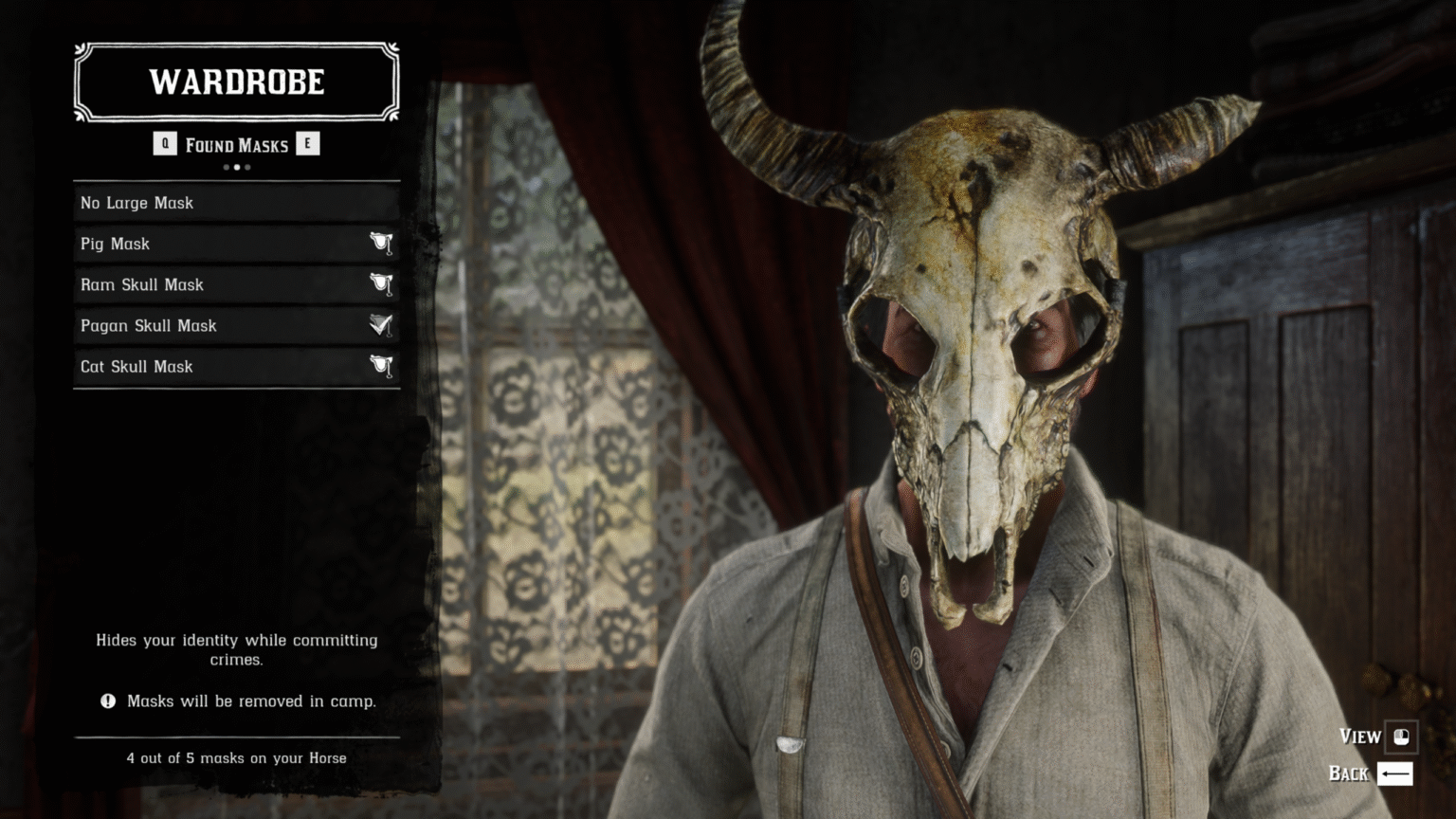Click the Wardrobe title banner
1456x819 pixels.
(236, 82)
